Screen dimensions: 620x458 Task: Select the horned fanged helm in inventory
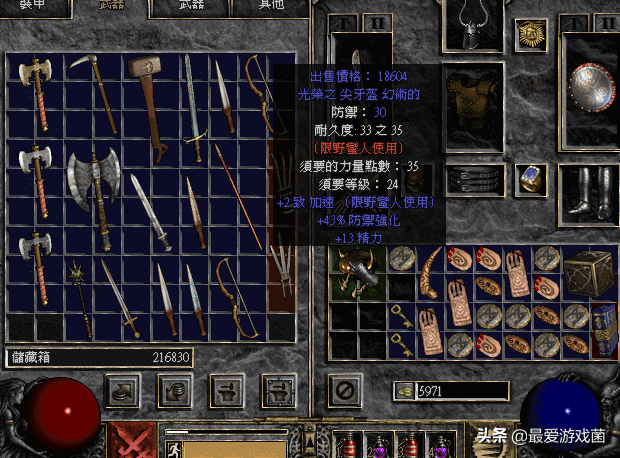click(355, 270)
